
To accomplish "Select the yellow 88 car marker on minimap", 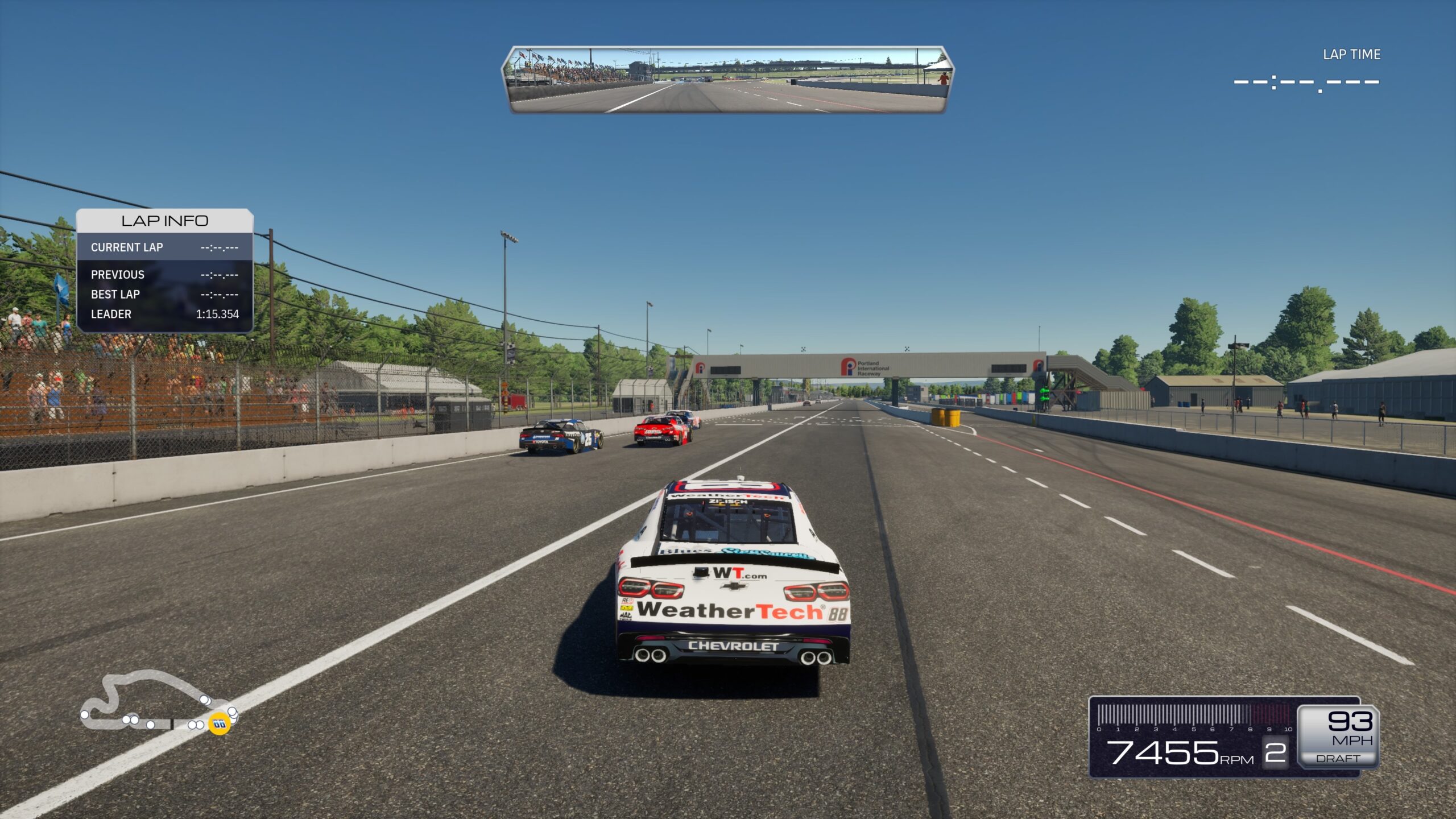I will click(x=219, y=723).
